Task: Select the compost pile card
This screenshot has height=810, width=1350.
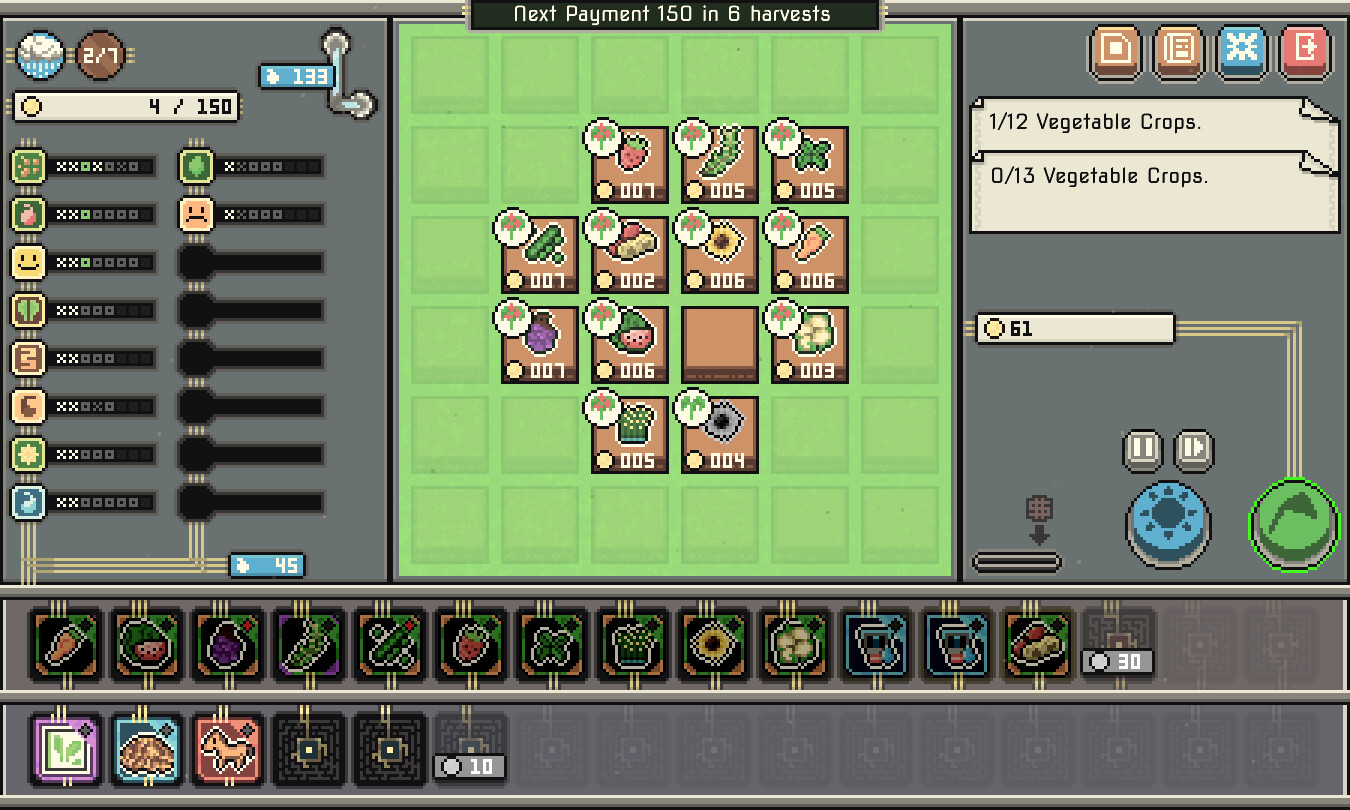Action: coord(147,747)
